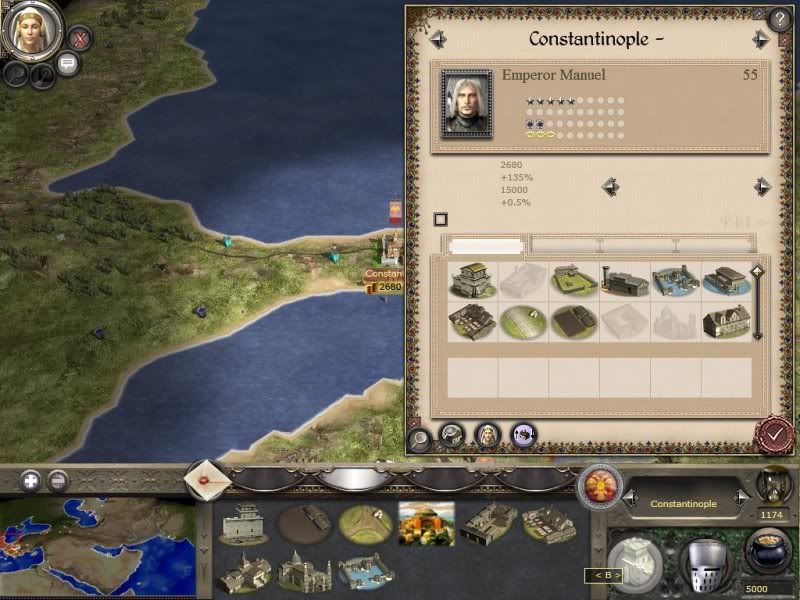The height and width of the screenshot is (600, 800).
Task: Show previous settlement with the scroll's top-left arrow
Action: click(438, 40)
